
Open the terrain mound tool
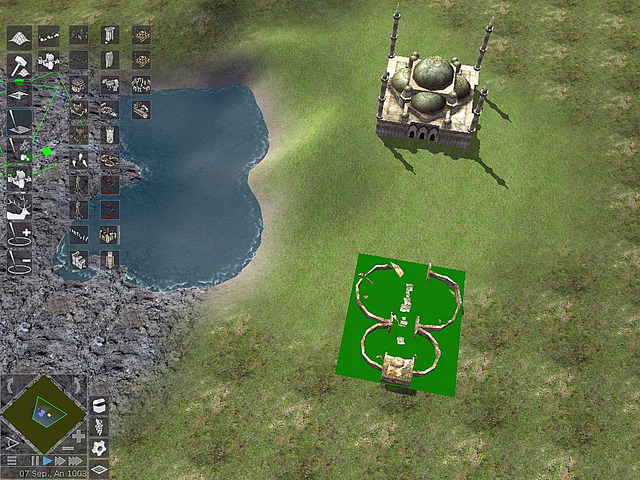pos(19,38)
